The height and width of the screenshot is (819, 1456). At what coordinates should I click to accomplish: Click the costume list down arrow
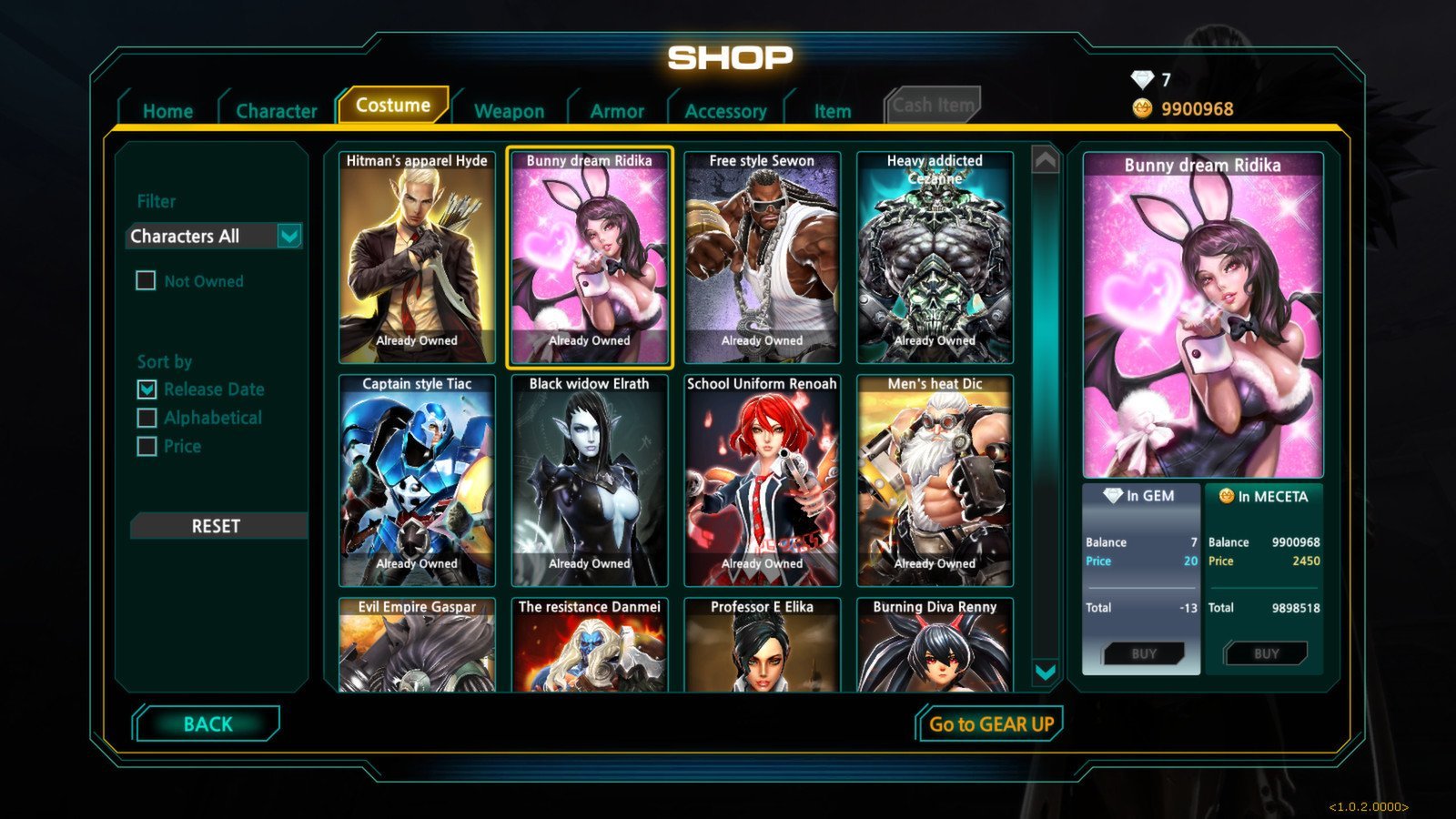[1046, 672]
